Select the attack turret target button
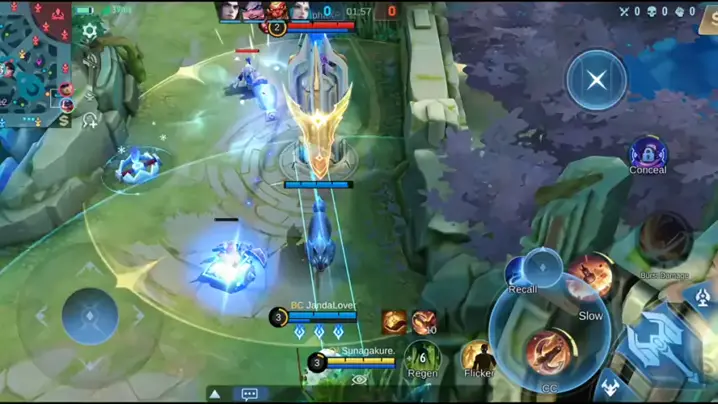This screenshot has width=718, height=404. [x=703, y=296]
